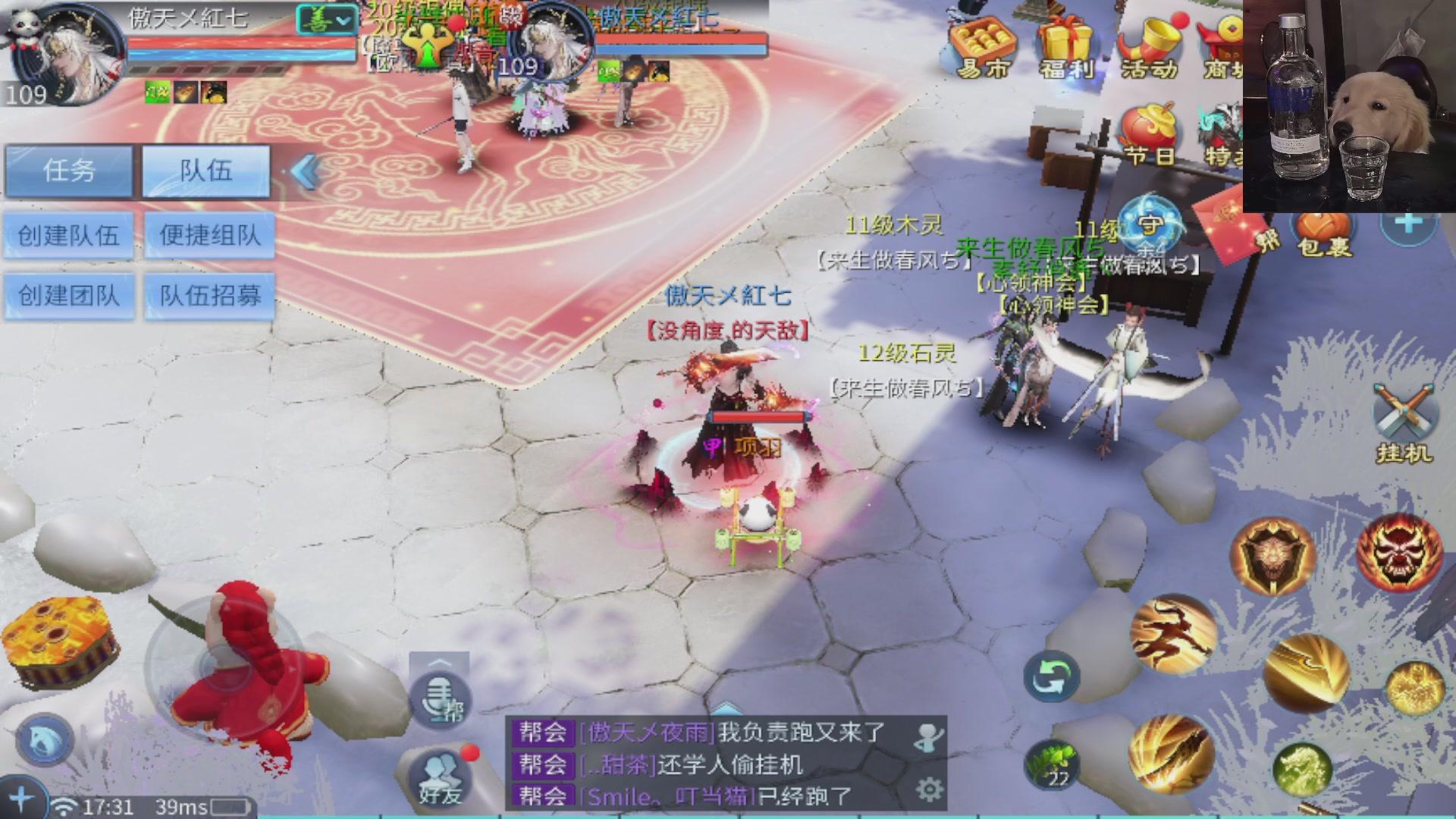This screenshot has width=1456, height=819.
Task: Switch to the 任务 tab
Action: click(x=67, y=171)
